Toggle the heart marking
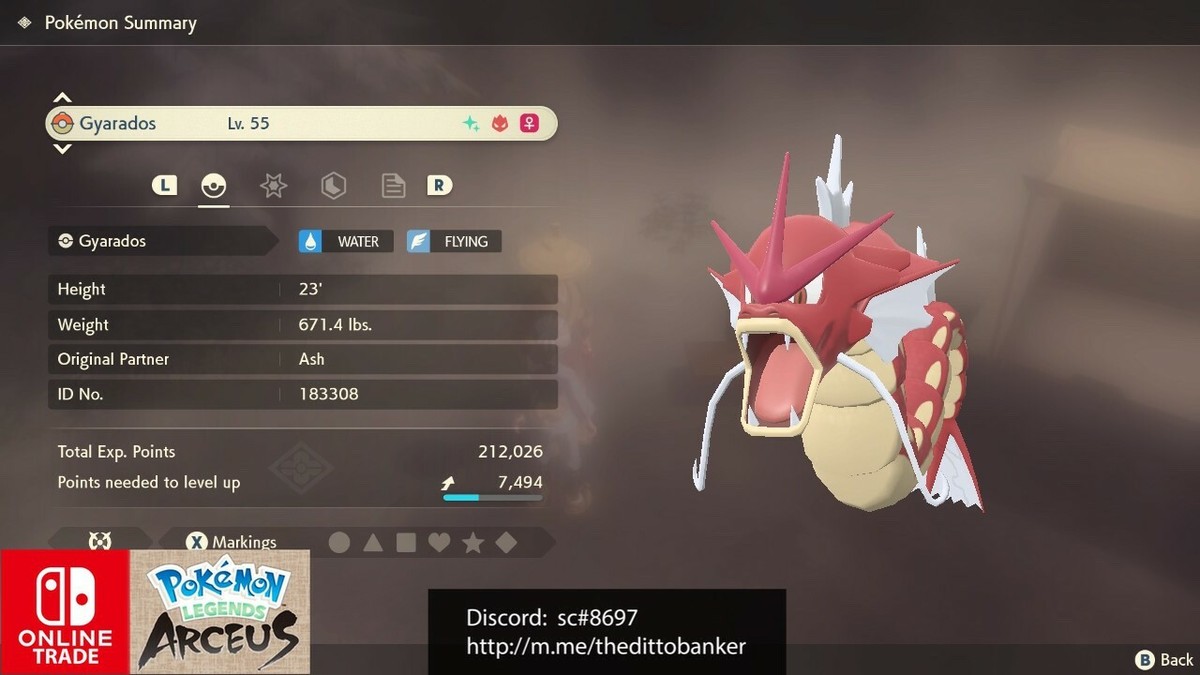Viewport: 1200px width, 675px height. (439, 543)
